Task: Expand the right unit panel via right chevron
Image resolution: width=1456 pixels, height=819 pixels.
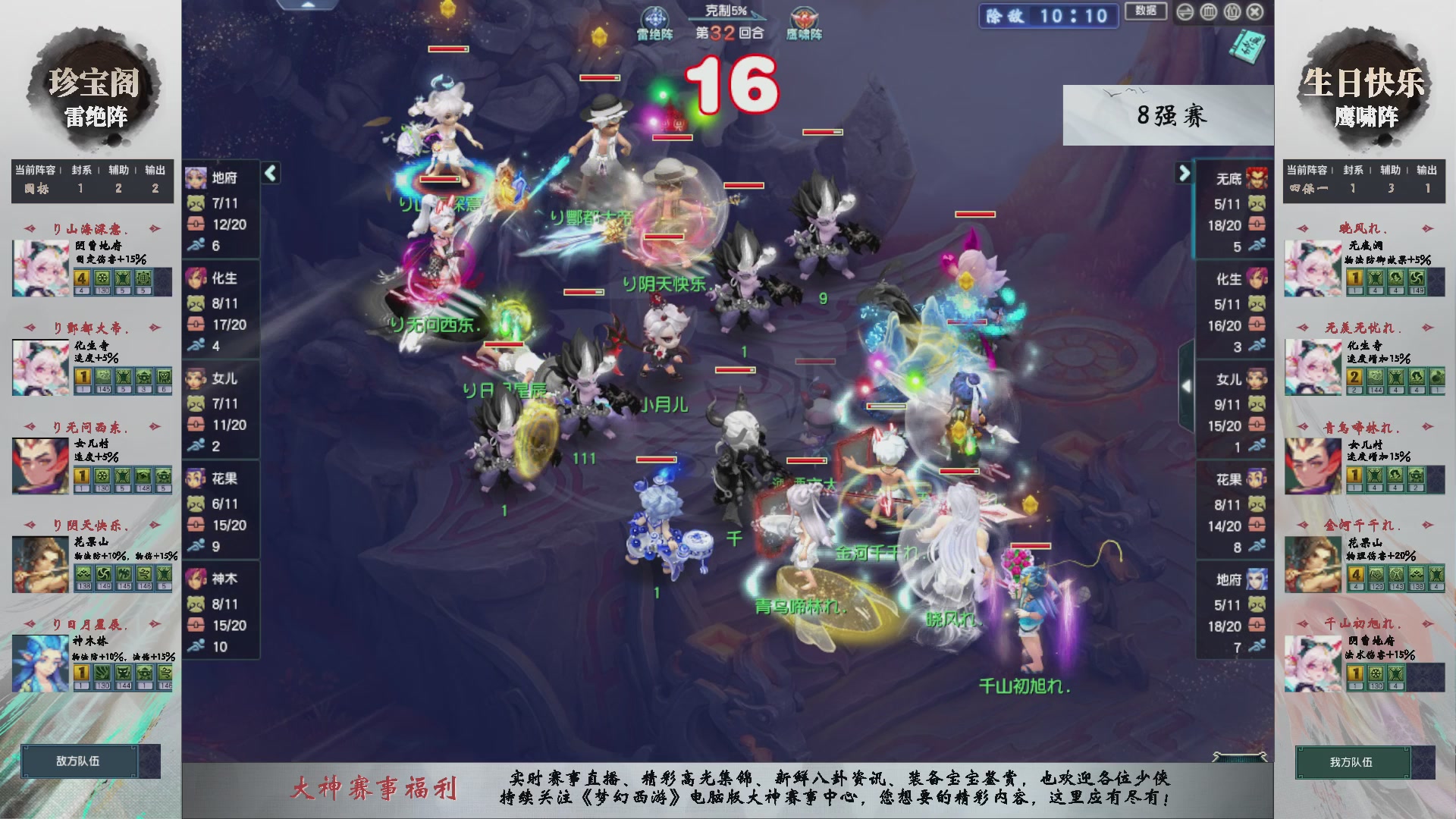Action: pyautogui.click(x=1185, y=173)
